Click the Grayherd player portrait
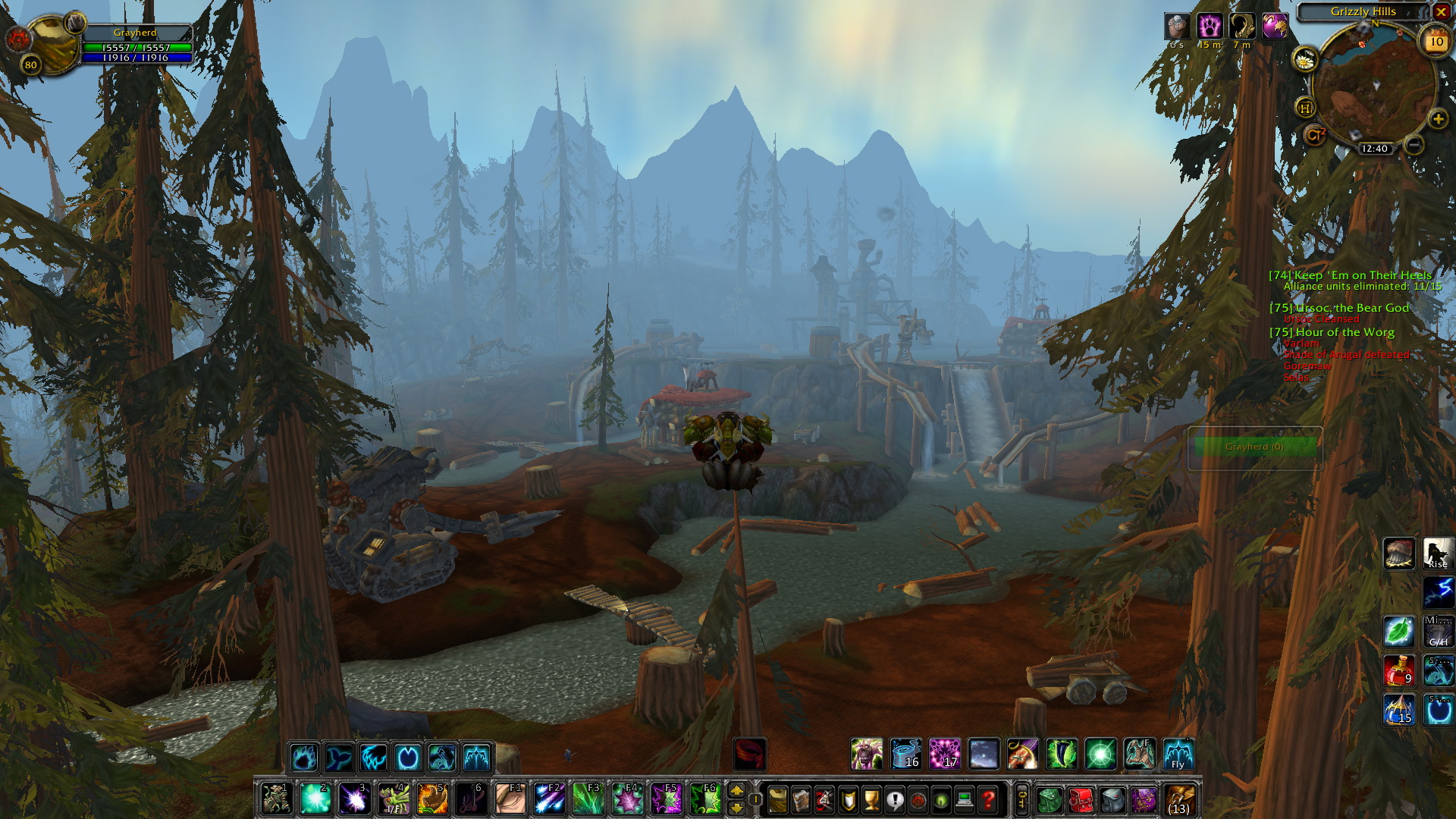1456x819 pixels. pos(53,42)
